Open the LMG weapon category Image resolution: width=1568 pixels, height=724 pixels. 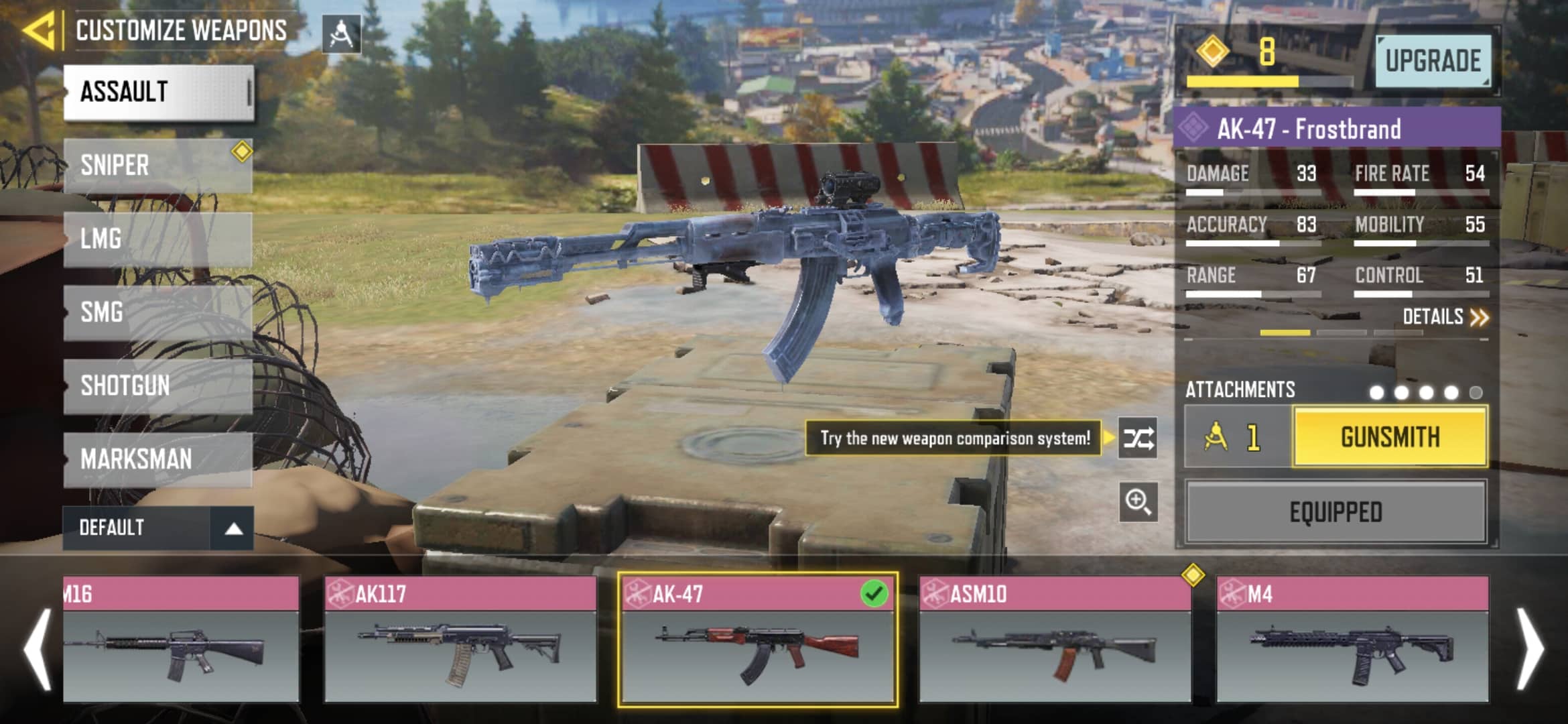[x=159, y=239]
